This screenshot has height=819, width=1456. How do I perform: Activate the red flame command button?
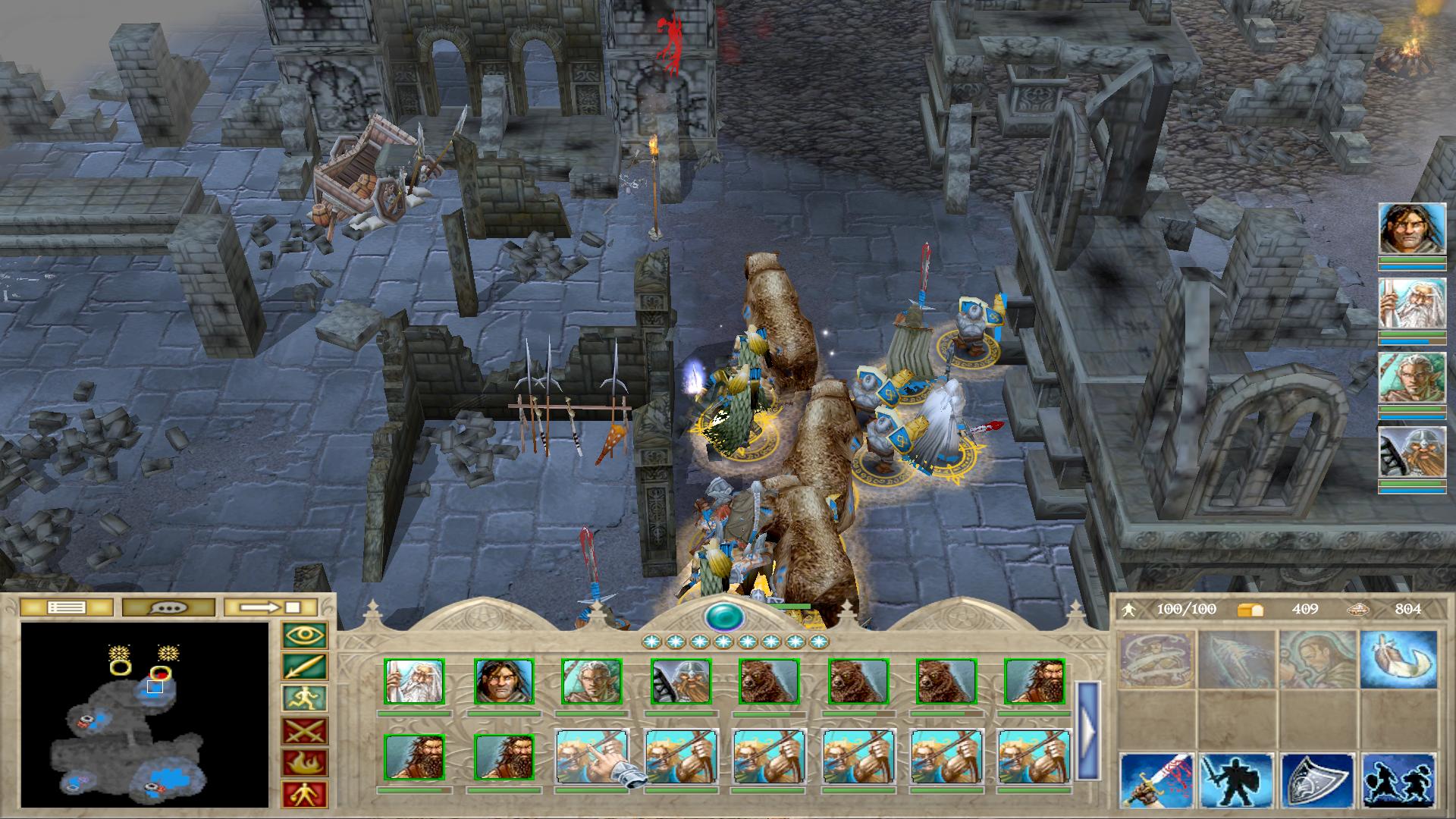coord(305,763)
